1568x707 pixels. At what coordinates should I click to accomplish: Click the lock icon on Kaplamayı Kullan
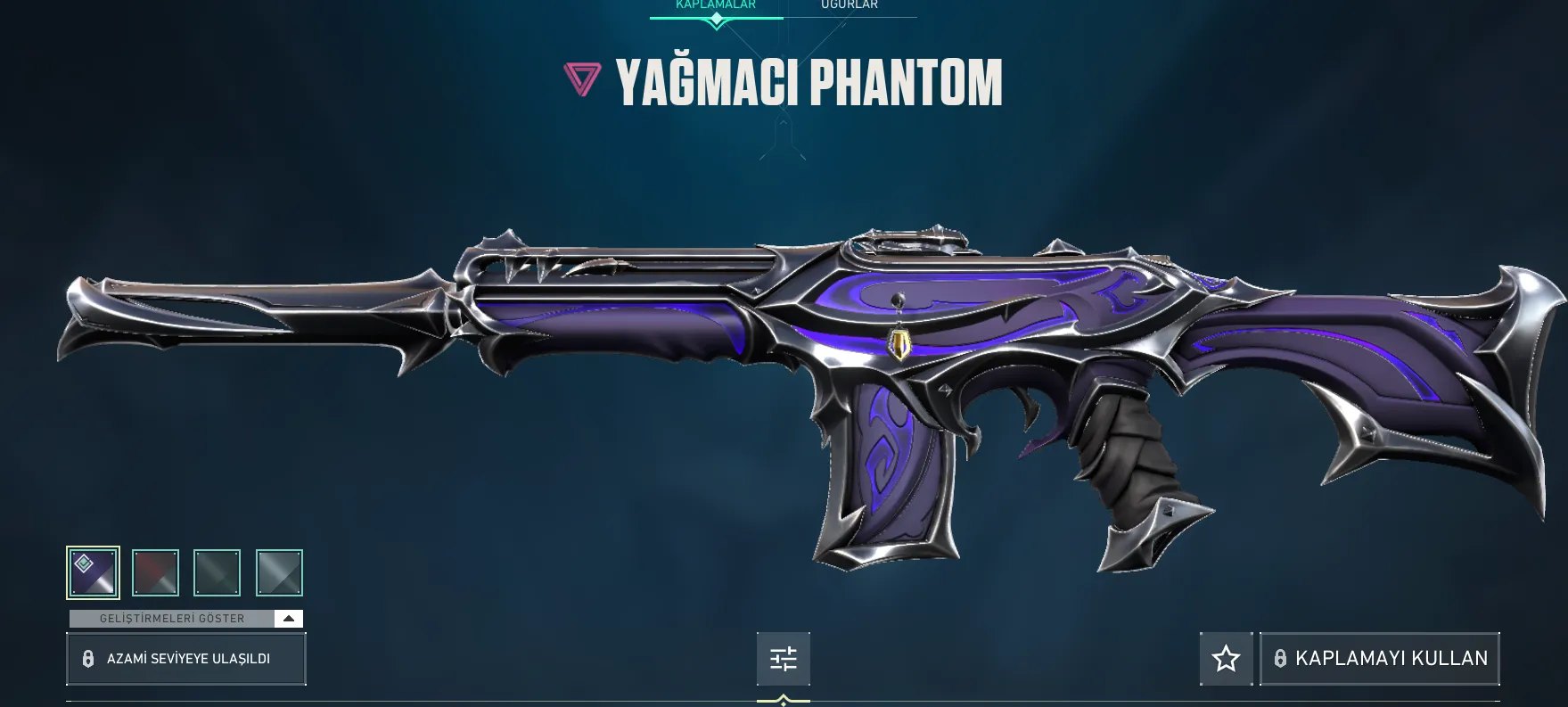1281,659
